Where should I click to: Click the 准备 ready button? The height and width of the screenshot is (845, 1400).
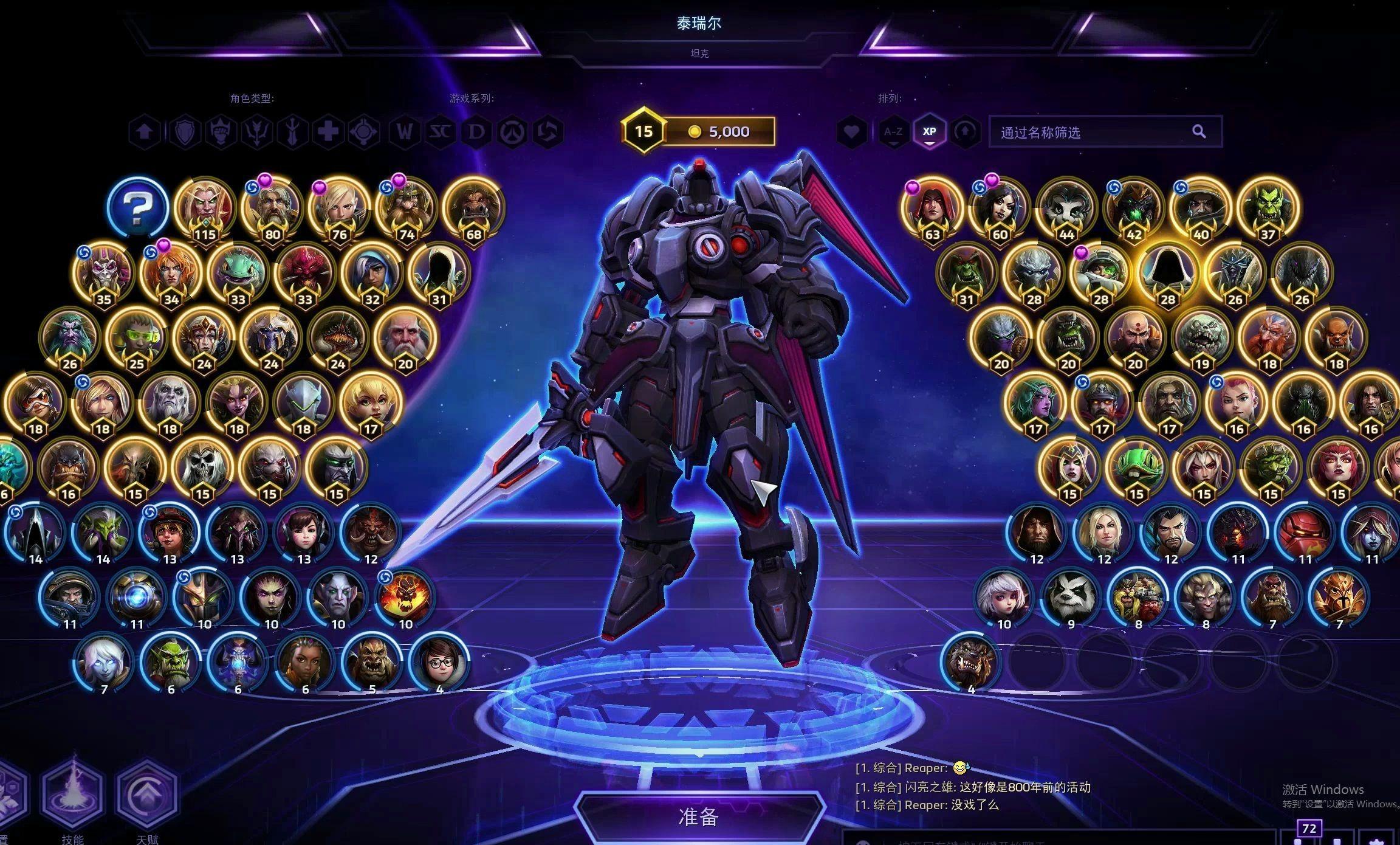[699, 816]
